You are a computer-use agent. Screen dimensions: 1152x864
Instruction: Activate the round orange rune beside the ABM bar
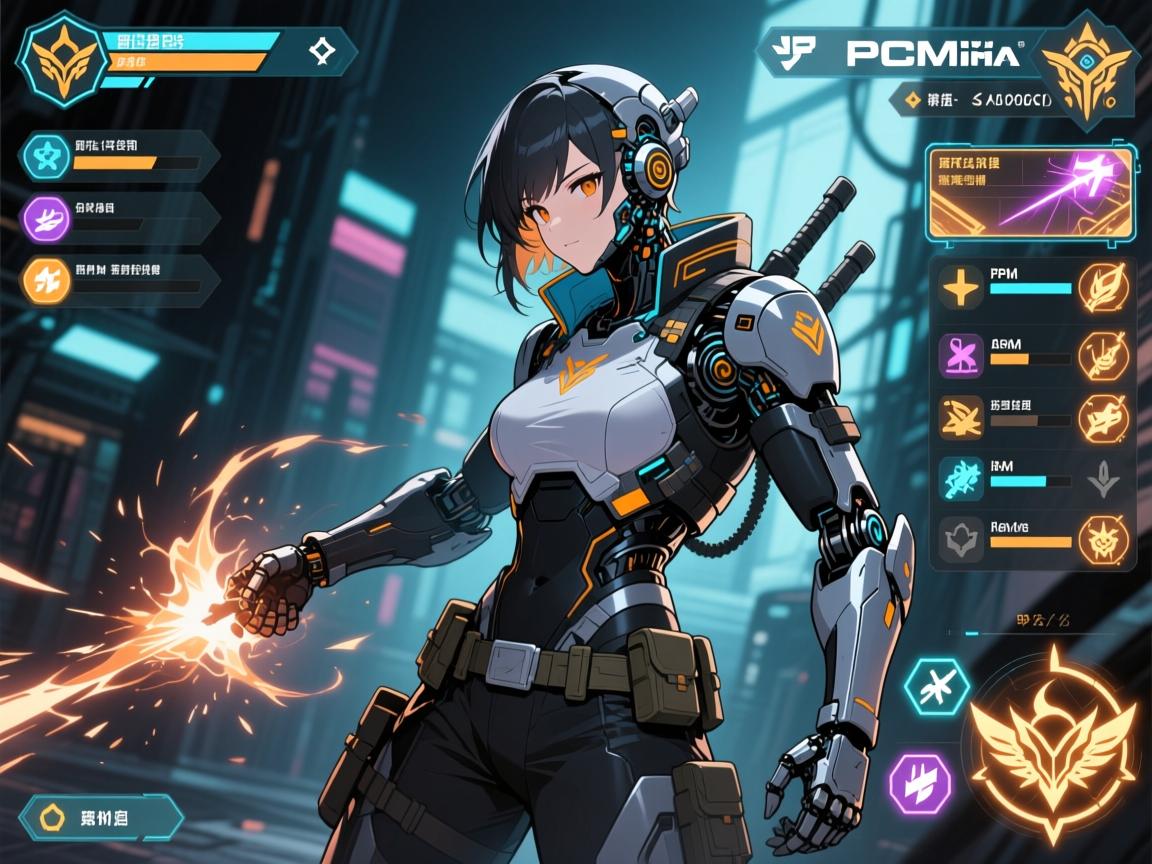pos(1104,355)
